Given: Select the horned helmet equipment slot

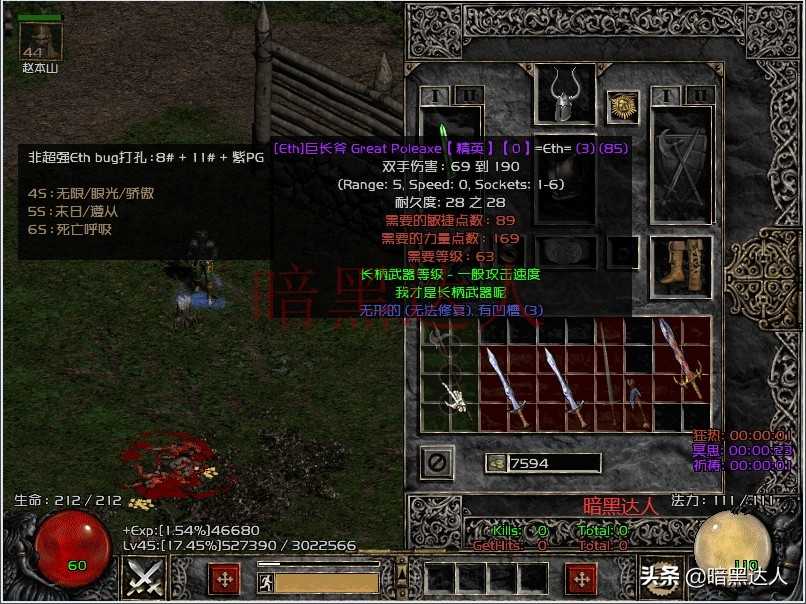Looking at the screenshot, I should pos(565,97).
